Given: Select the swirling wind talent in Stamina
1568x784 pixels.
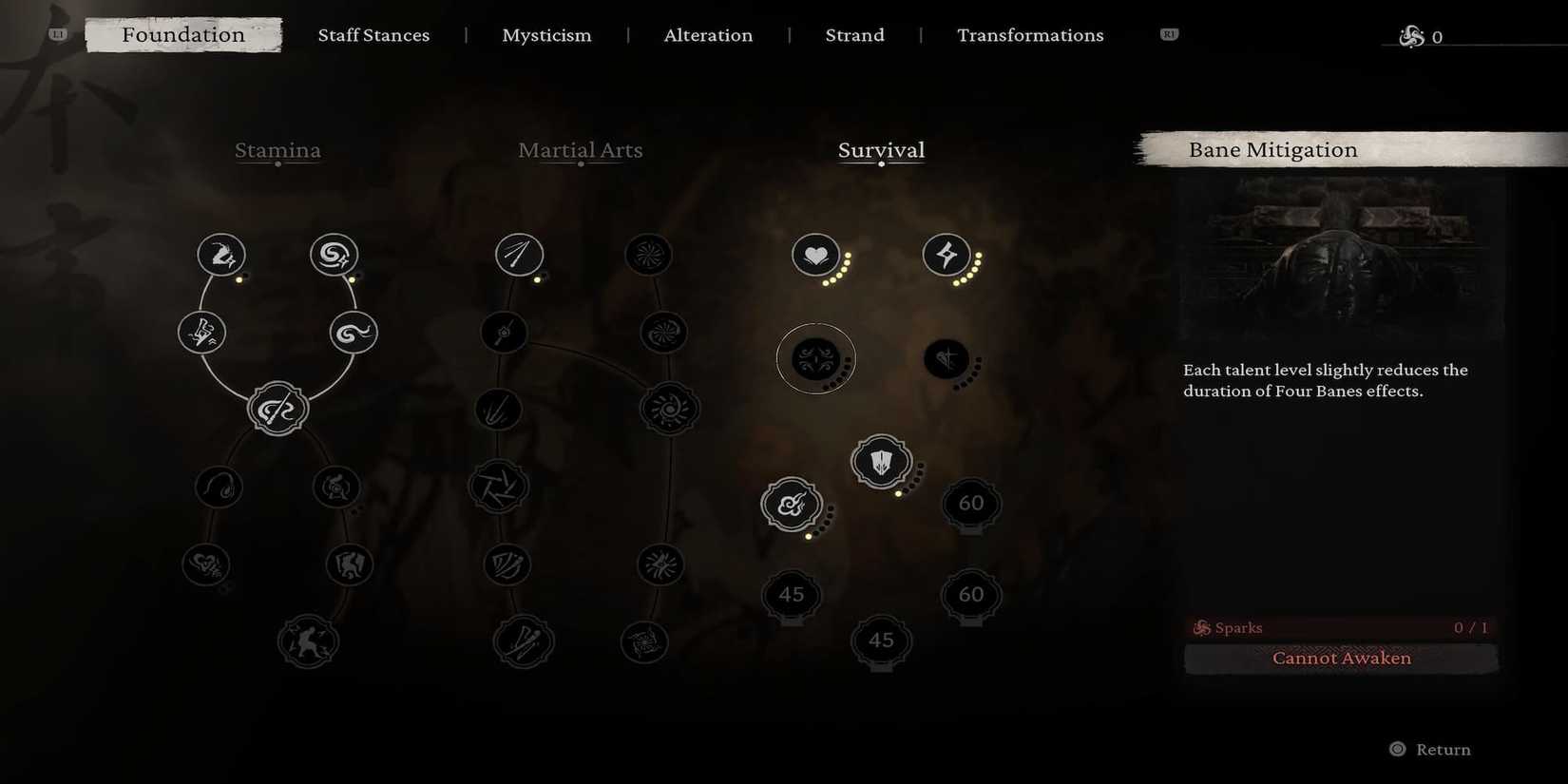Looking at the screenshot, I should pos(334,254).
